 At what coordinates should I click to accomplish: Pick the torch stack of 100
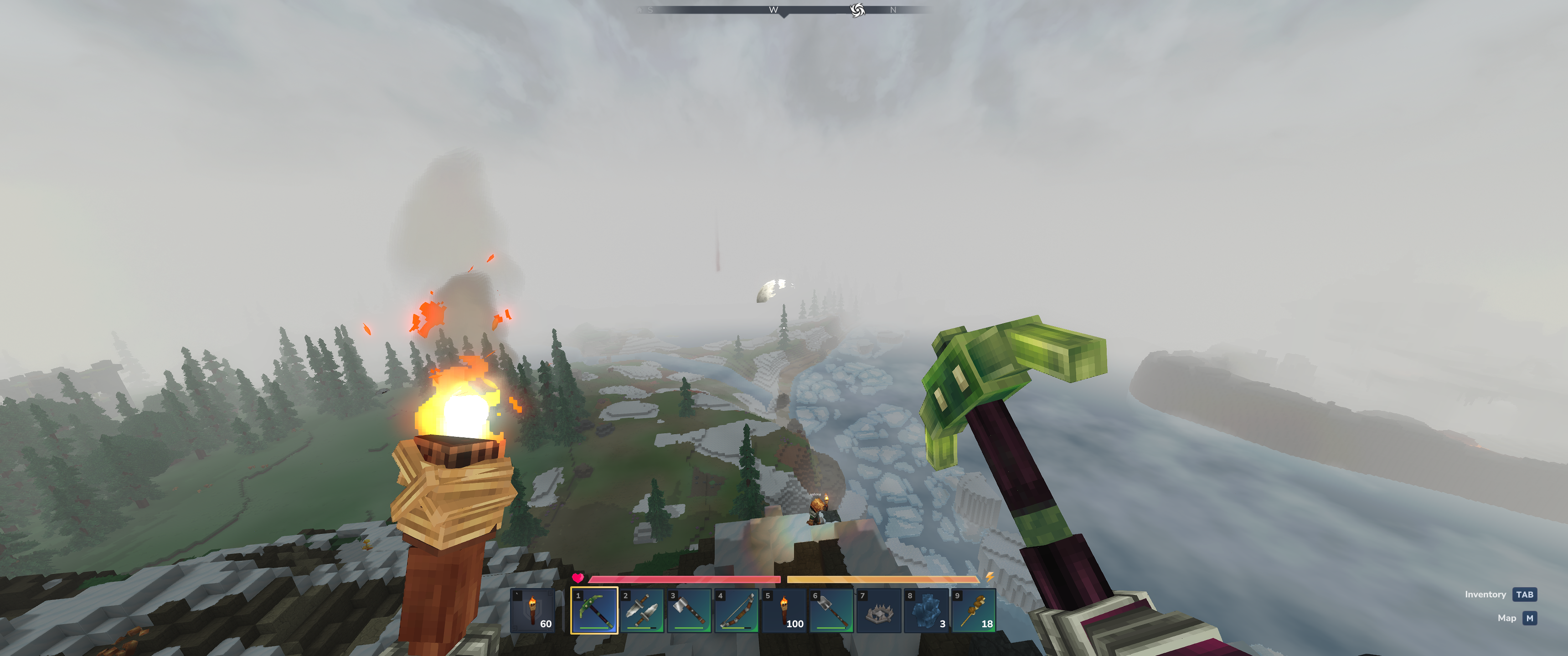coord(784,610)
